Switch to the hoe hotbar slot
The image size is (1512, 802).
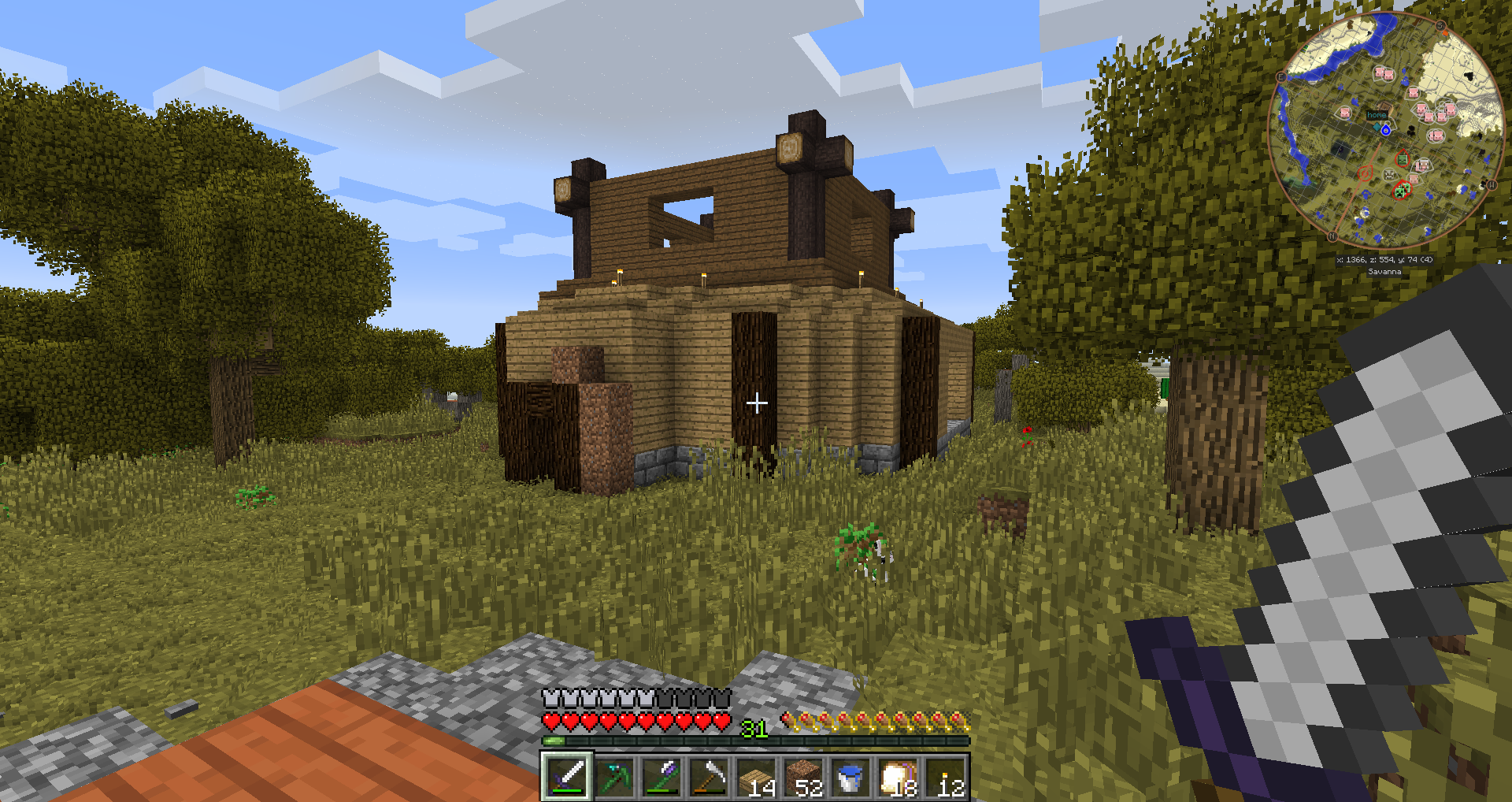point(709,777)
